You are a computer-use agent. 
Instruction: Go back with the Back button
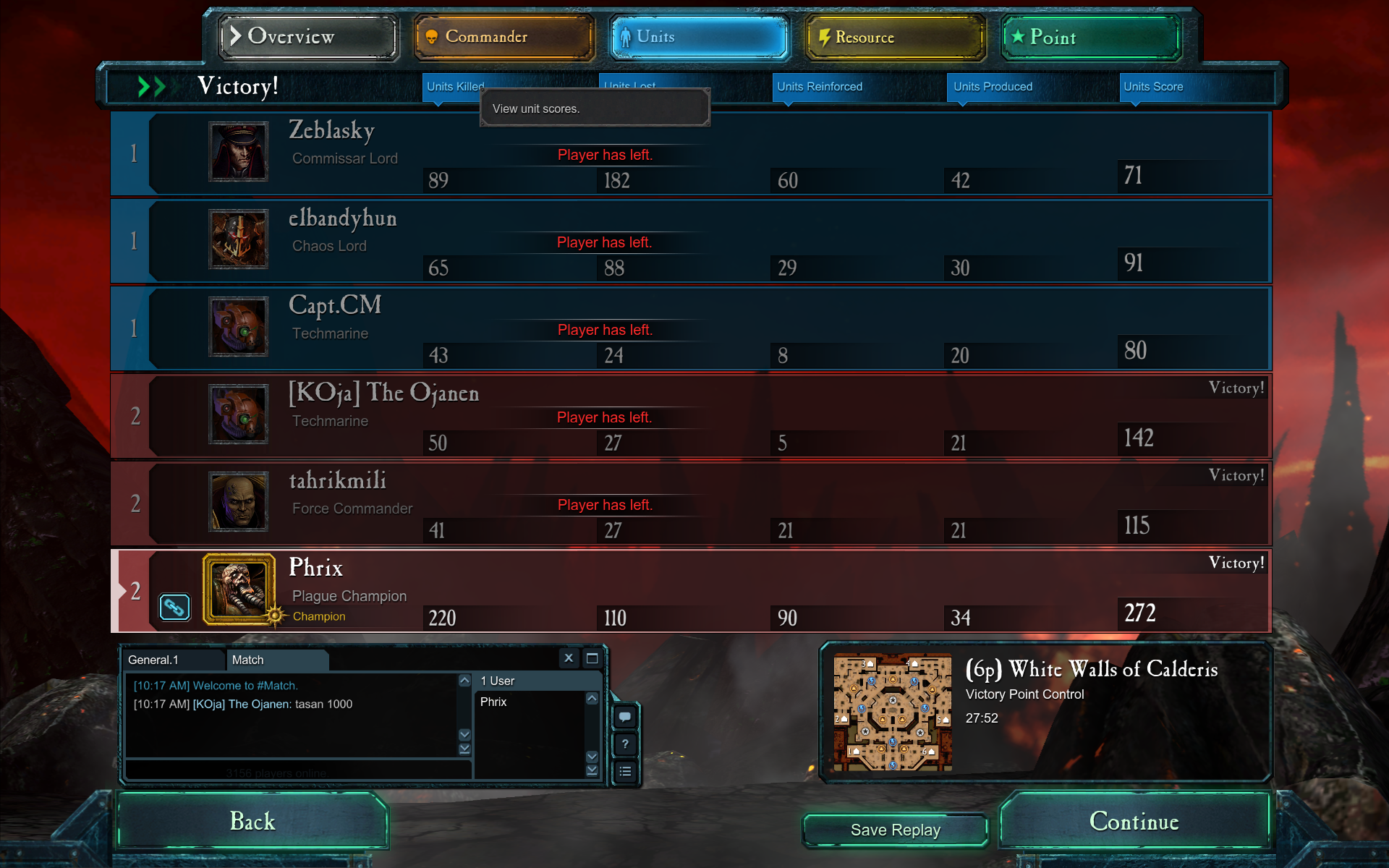click(x=252, y=821)
